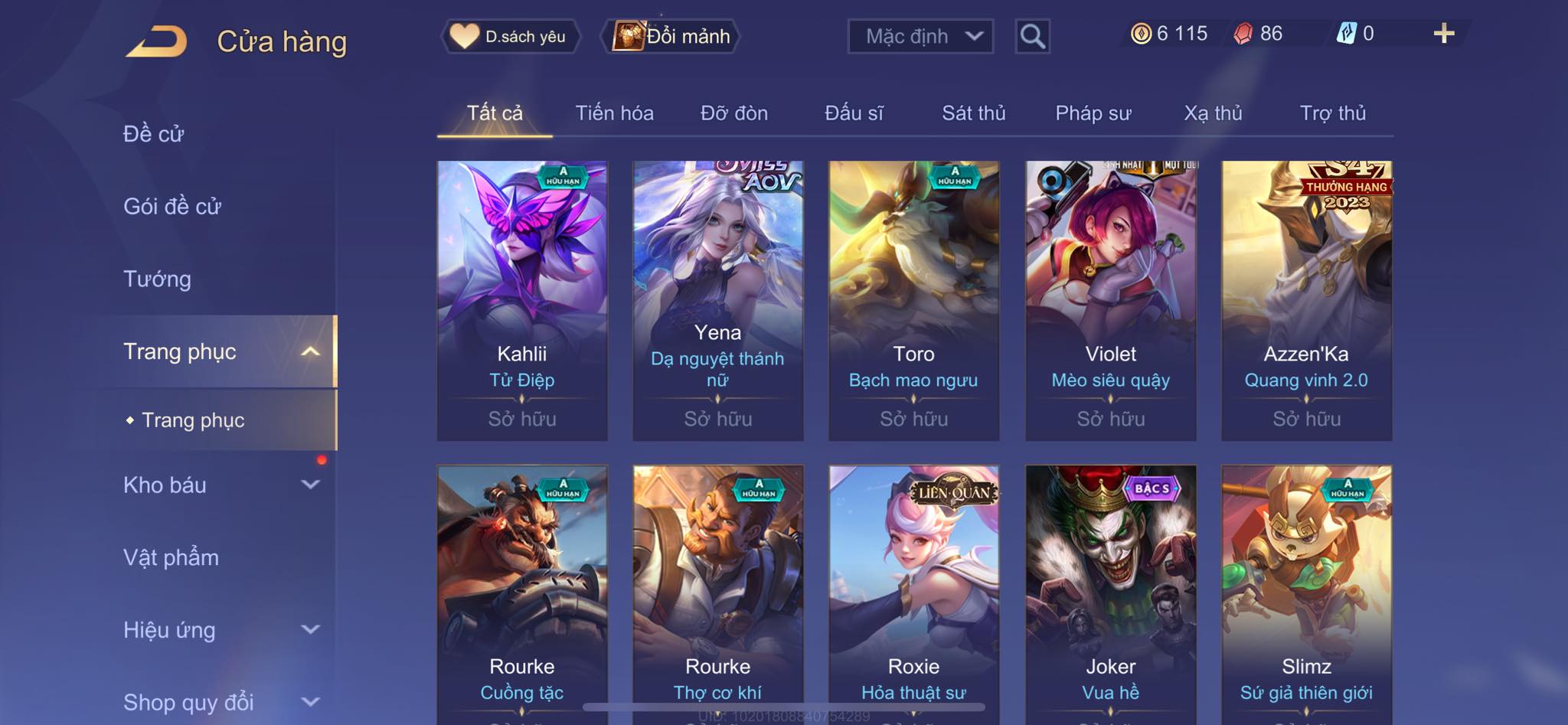1568x725 pixels.
Task: Pick the Azzen'Ka Quang vinh 2.0 card
Action: pyautogui.click(x=1306, y=300)
